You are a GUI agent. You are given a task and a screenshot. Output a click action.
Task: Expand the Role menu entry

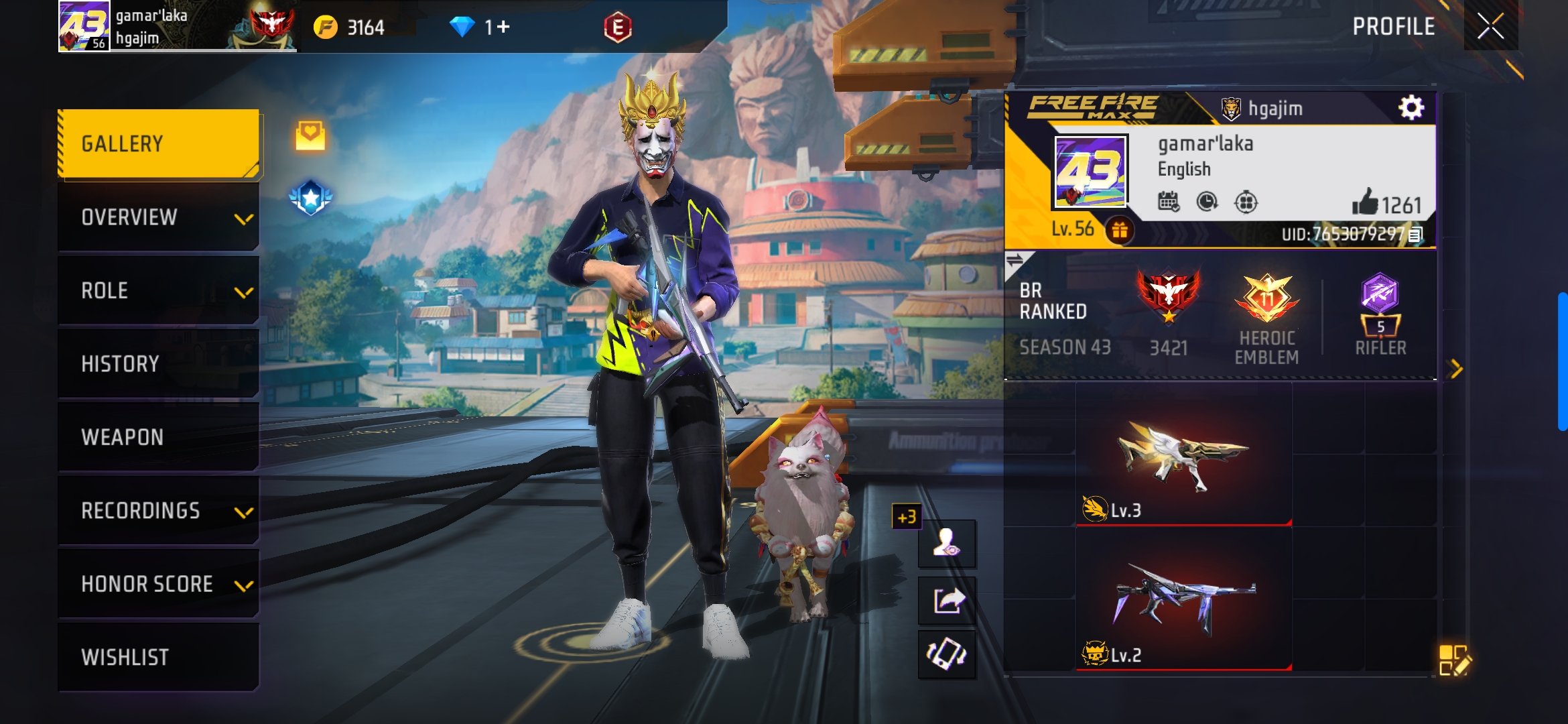click(159, 290)
